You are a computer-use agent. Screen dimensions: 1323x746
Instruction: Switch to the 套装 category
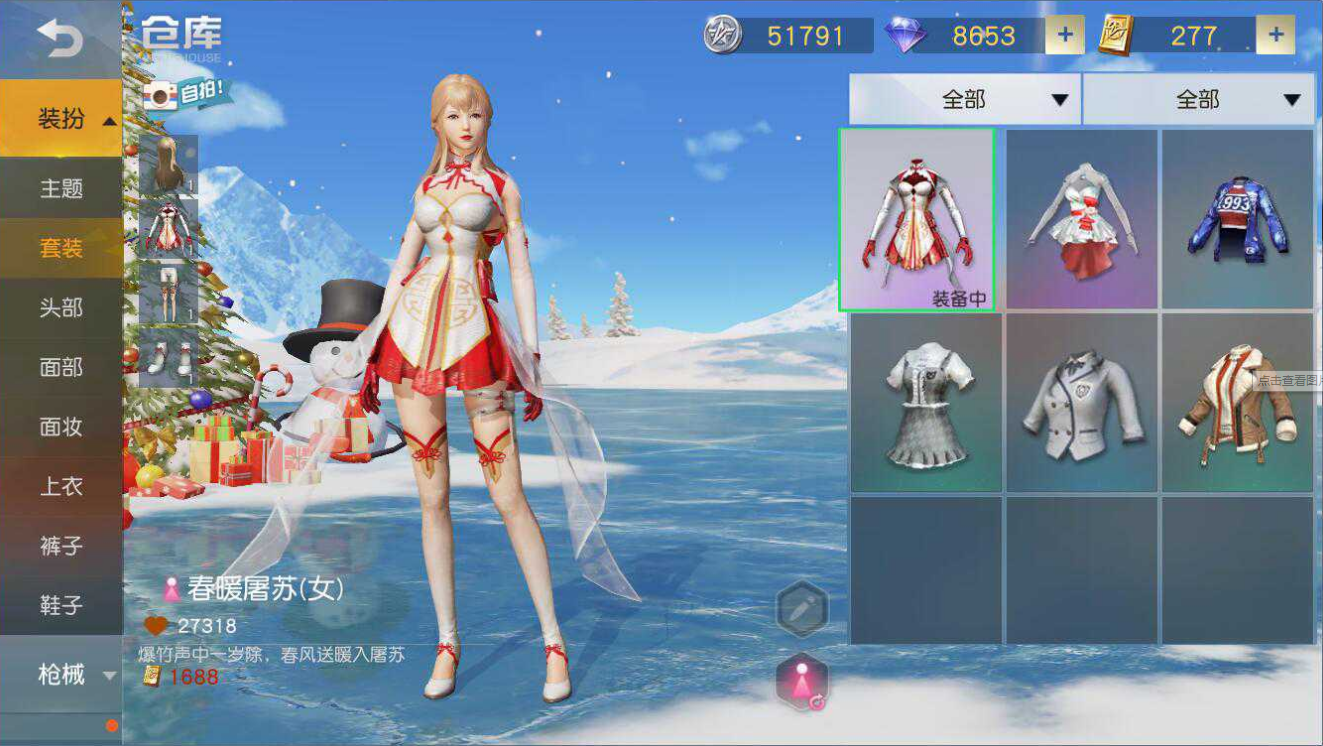tap(61, 248)
